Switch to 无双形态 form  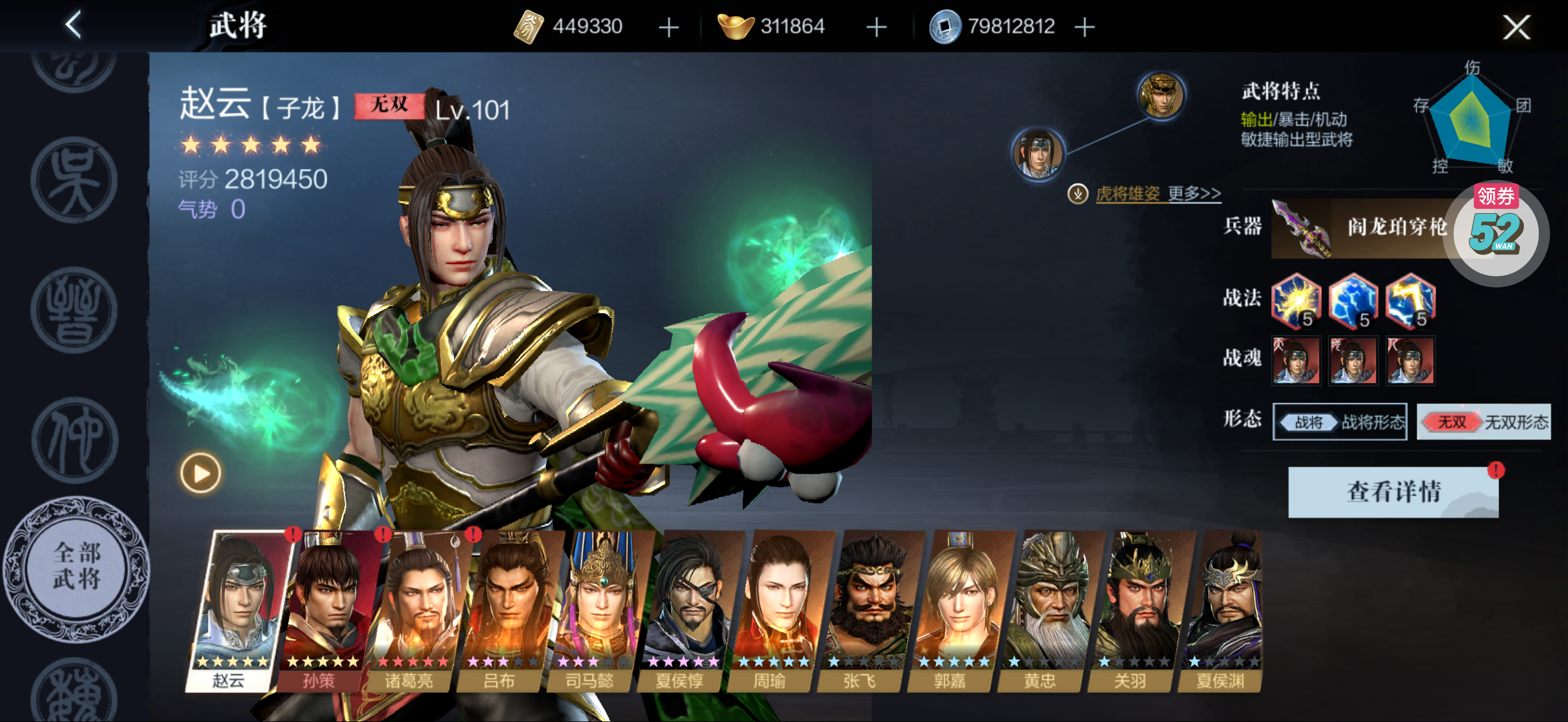pos(1483,422)
